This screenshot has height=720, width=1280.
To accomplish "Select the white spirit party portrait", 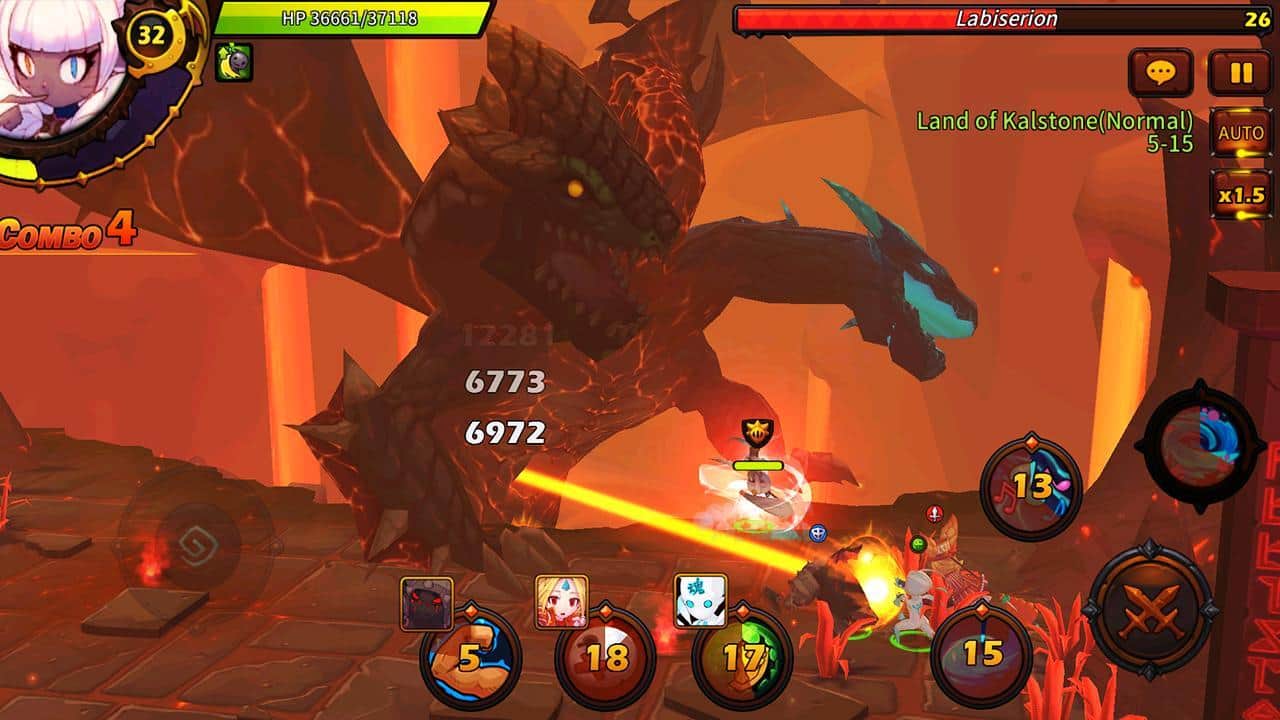I will (700, 601).
